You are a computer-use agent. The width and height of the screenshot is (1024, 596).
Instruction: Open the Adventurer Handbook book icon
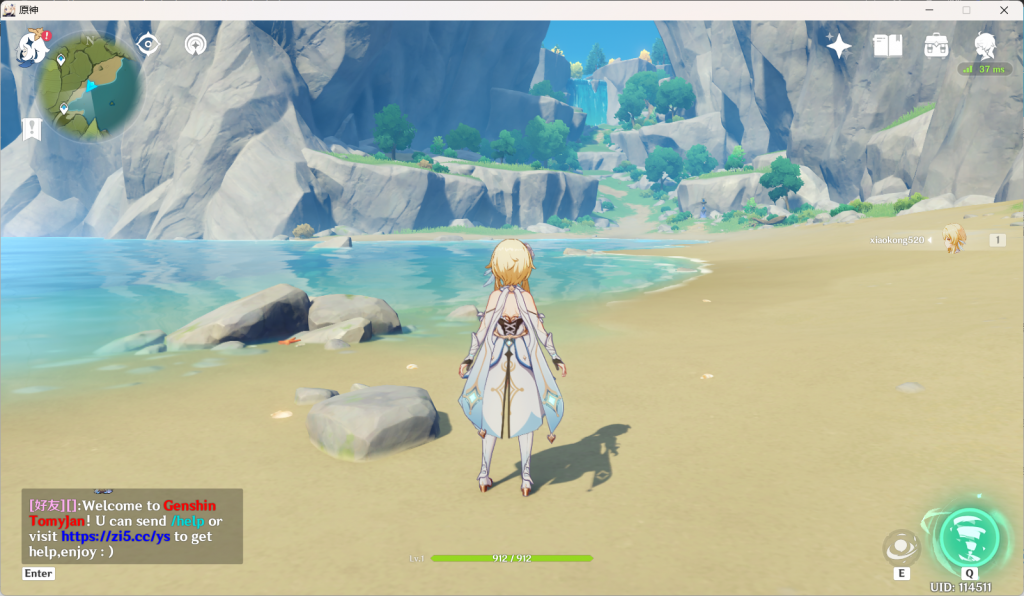coord(887,45)
